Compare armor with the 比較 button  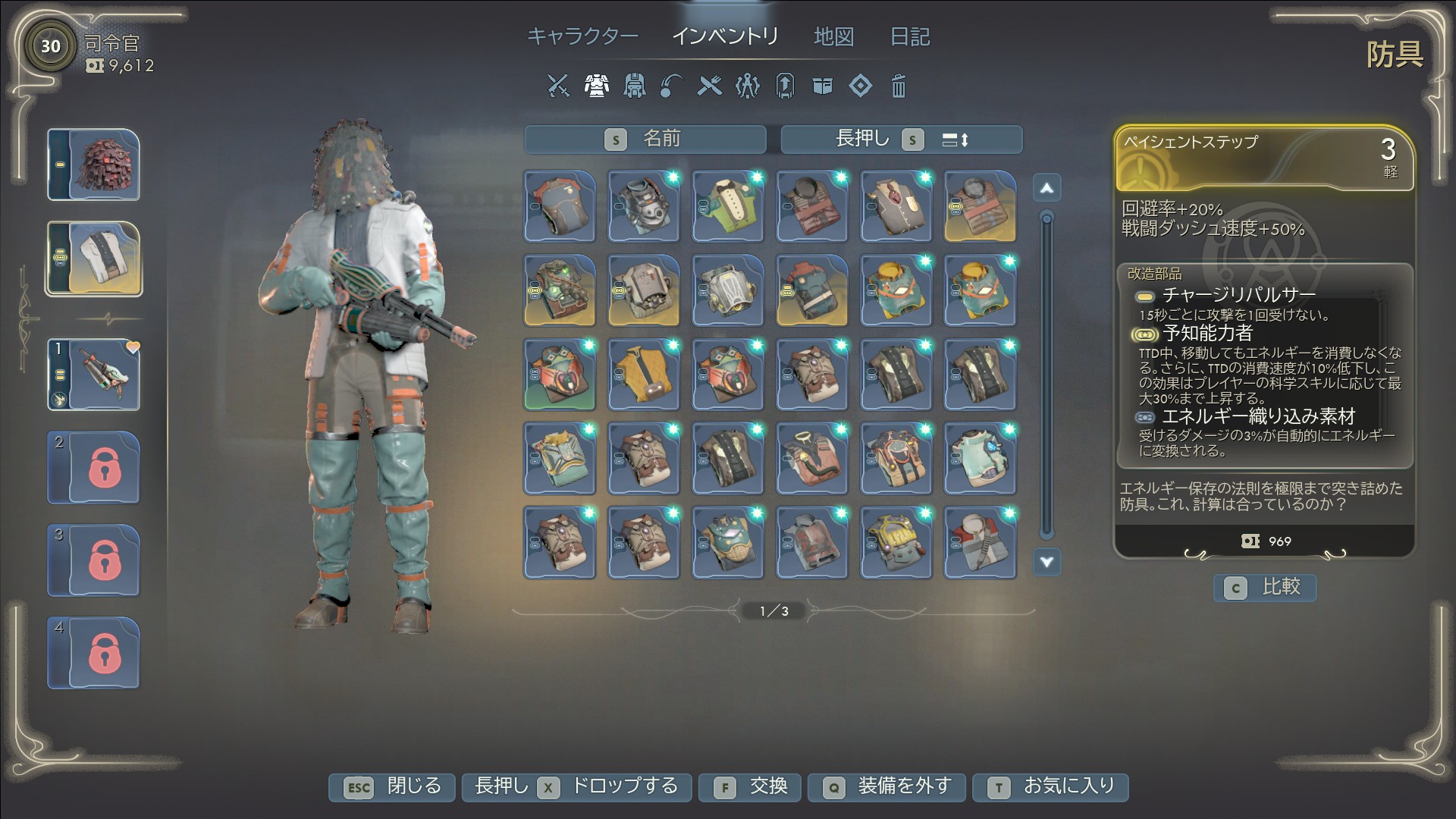(1264, 588)
